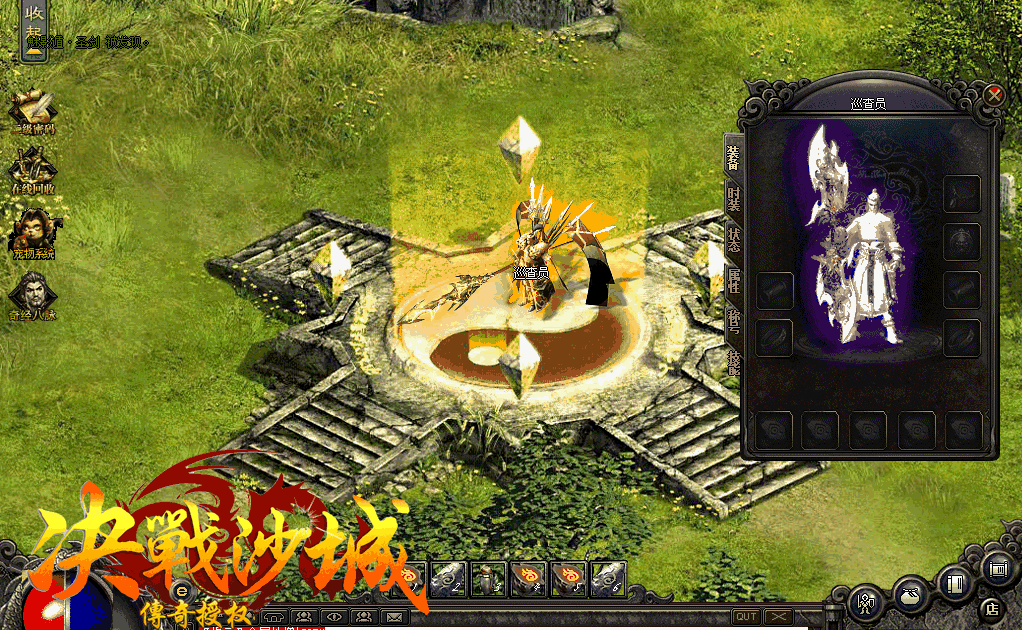This screenshot has height=630, width=1022.
Task: Use the potion bottle in hotbar slot 3
Action: point(487,577)
